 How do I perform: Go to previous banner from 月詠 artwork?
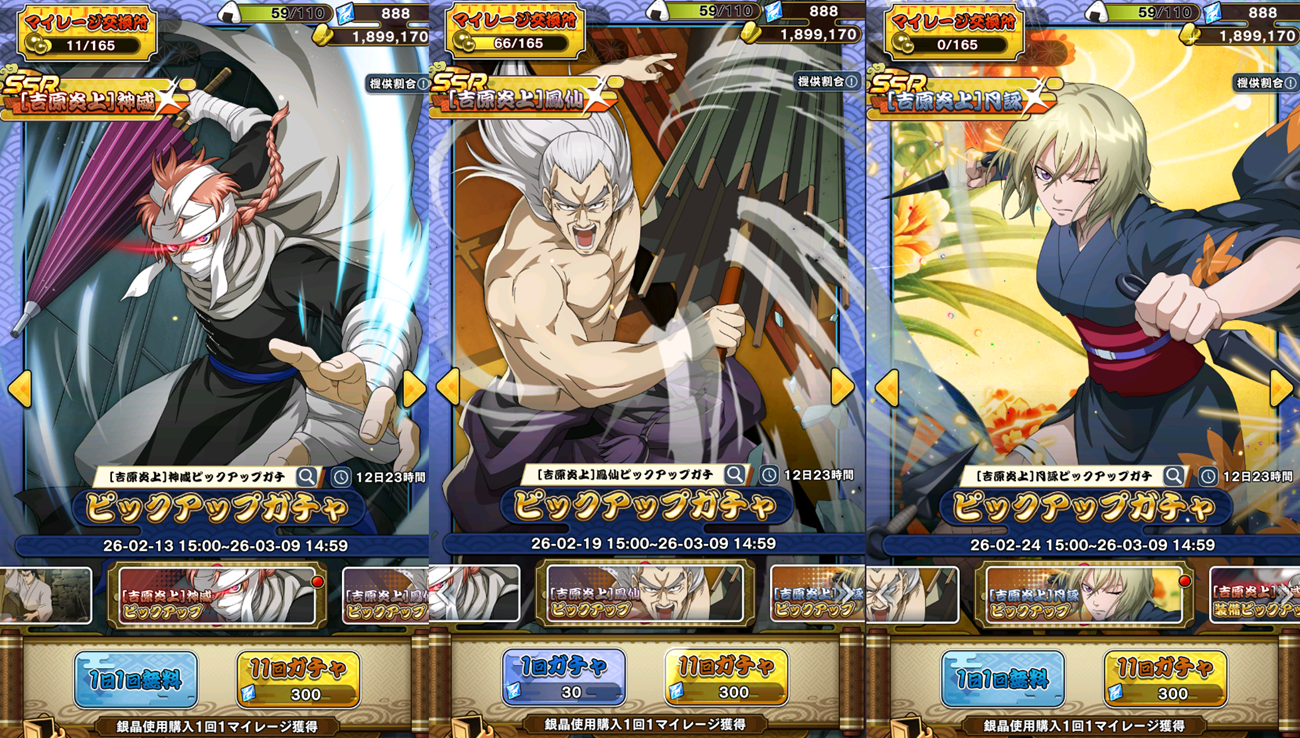(887, 388)
